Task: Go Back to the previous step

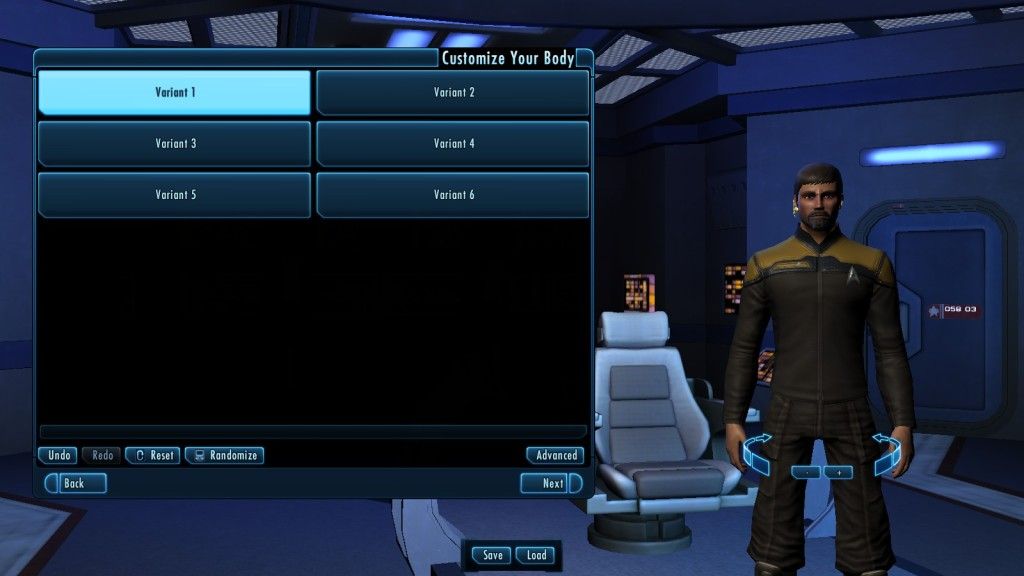Action: click(74, 483)
